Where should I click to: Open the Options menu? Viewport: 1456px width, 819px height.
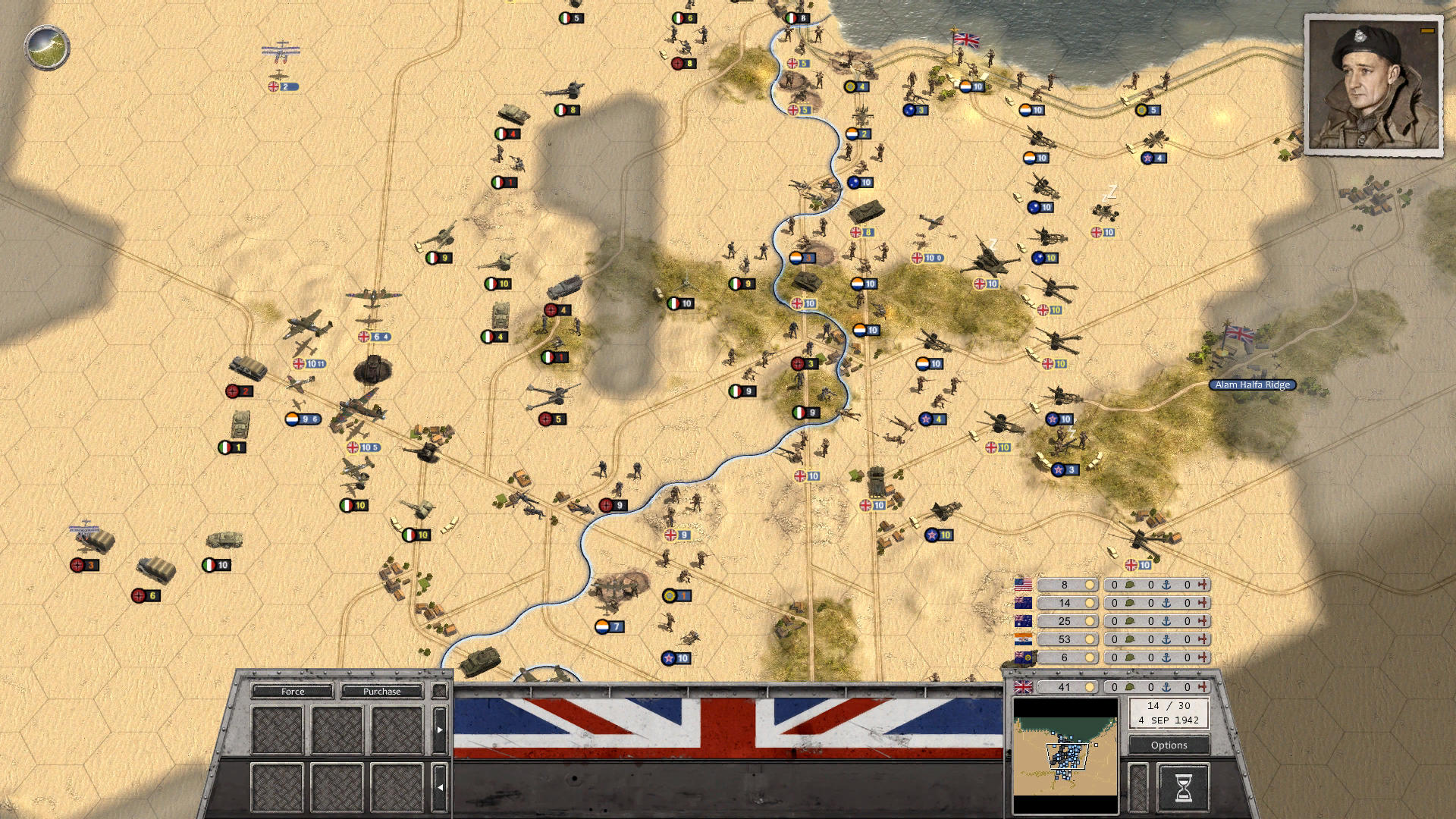tap(1169, 745)
